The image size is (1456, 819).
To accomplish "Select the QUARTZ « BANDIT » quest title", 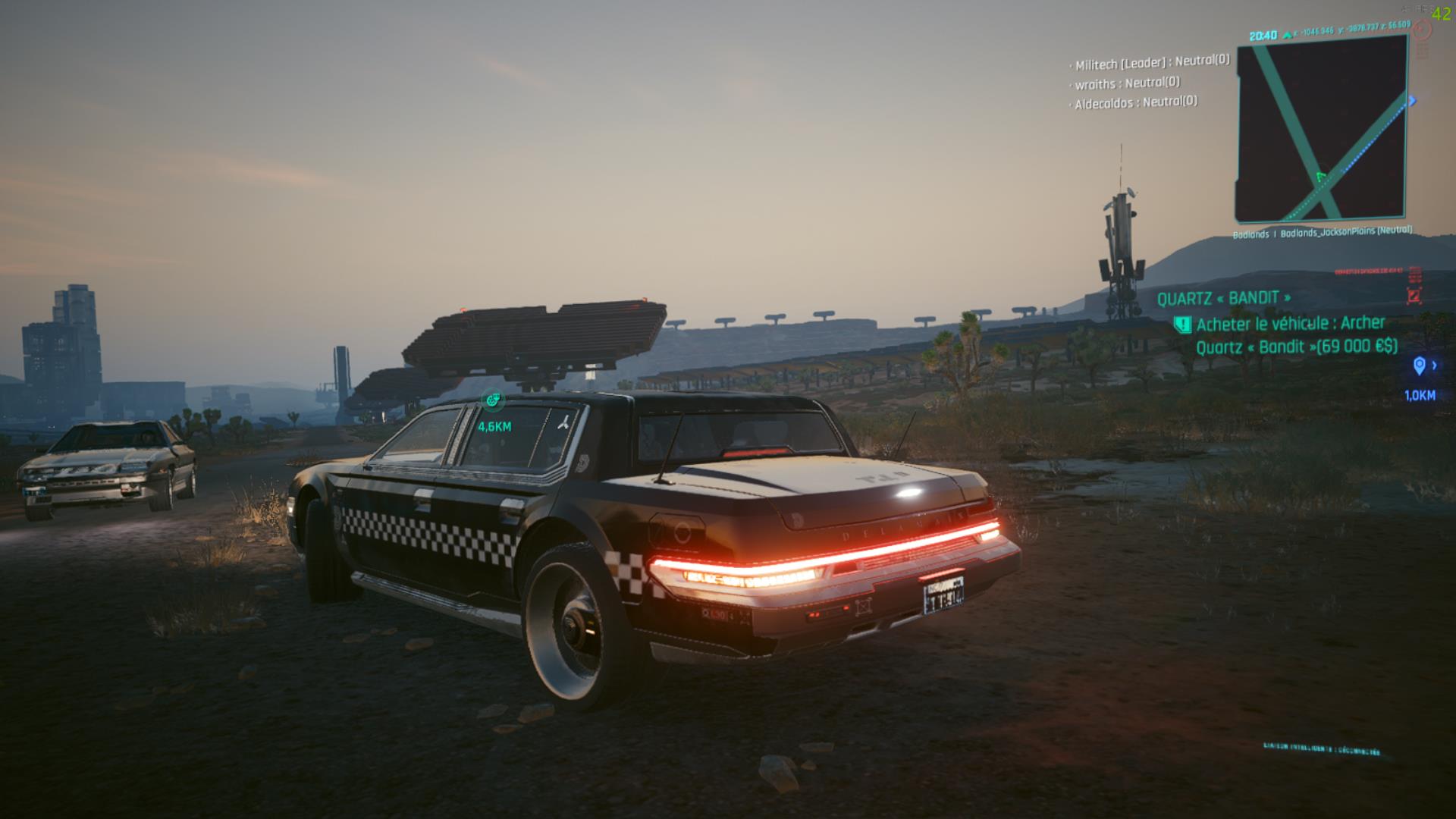I will click(1223, 298).
